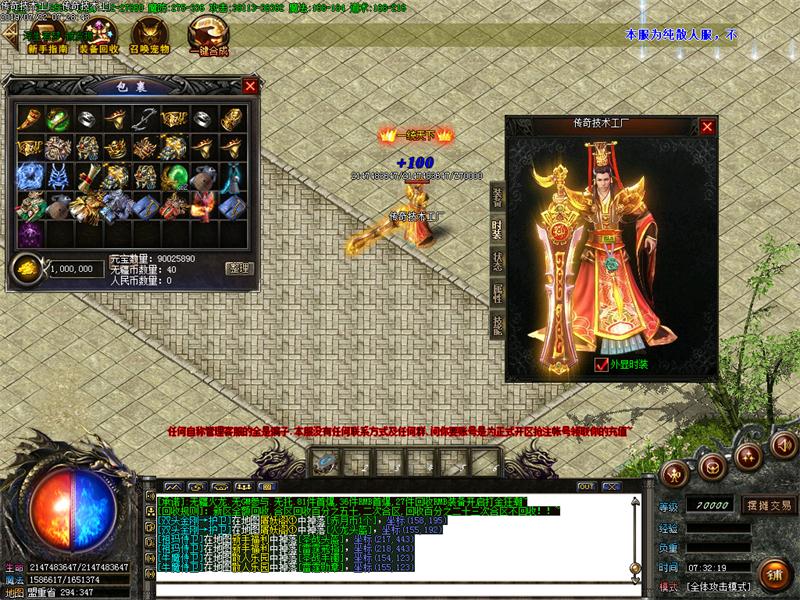Open the 摆摊交易 stall trading button
The image size is (800, 600).
[x=768, y=505]
